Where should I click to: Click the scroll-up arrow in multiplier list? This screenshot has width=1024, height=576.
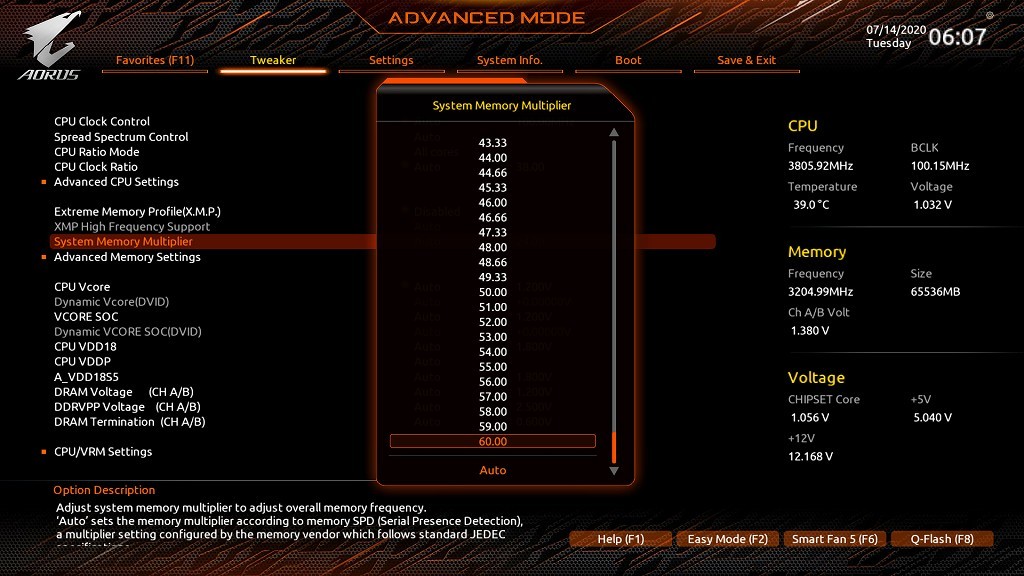614,132
